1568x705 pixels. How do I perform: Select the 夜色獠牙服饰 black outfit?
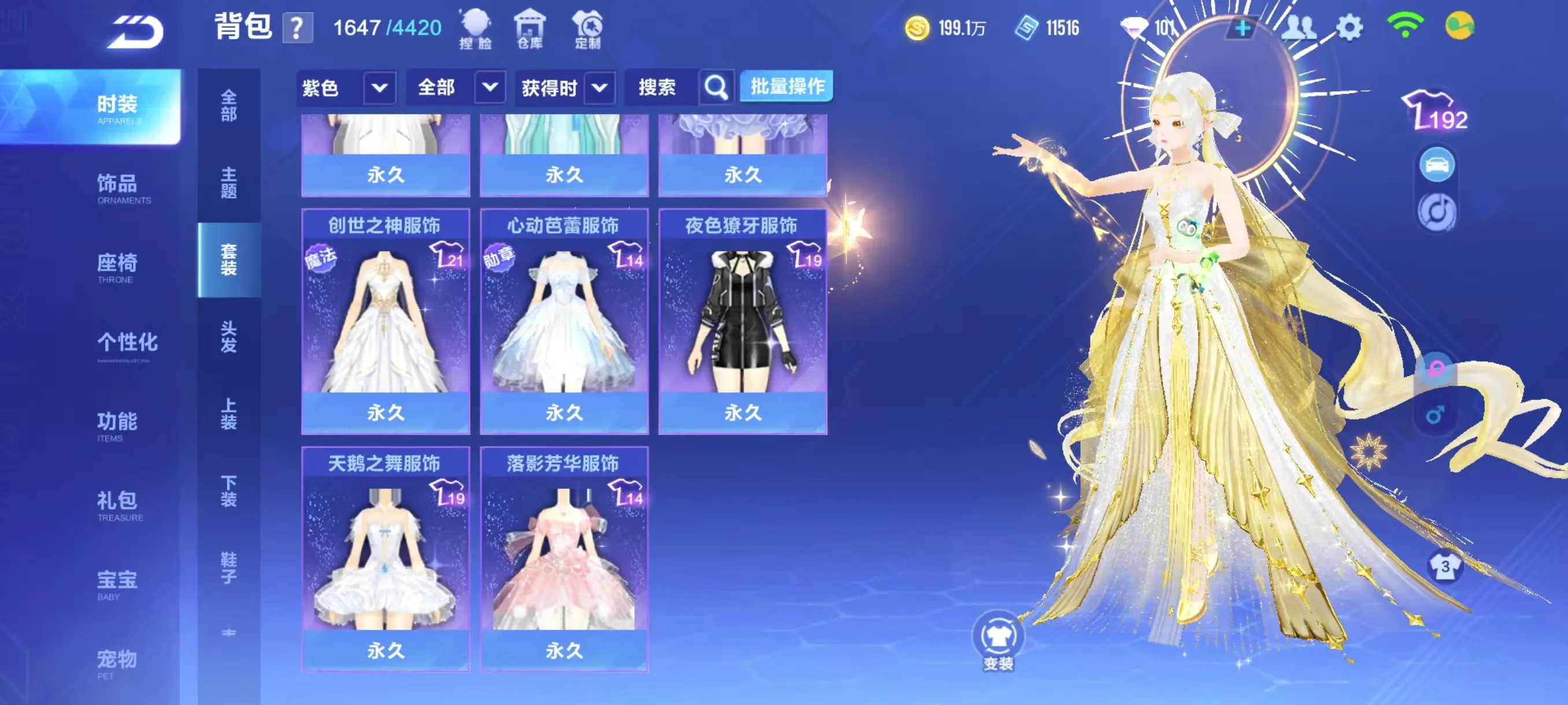point(742,321)
